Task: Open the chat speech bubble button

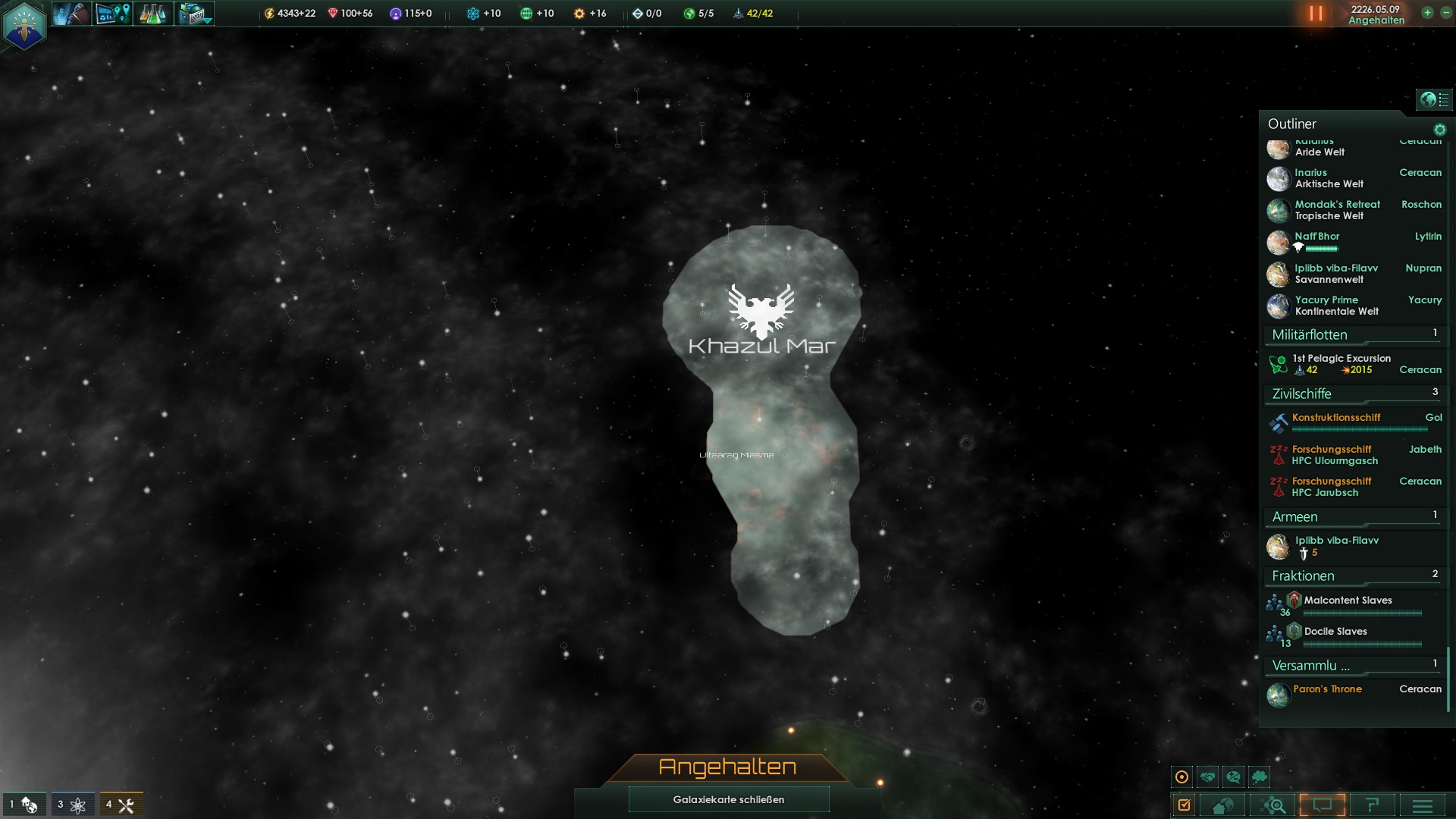Action: (x=1322, y=805)
